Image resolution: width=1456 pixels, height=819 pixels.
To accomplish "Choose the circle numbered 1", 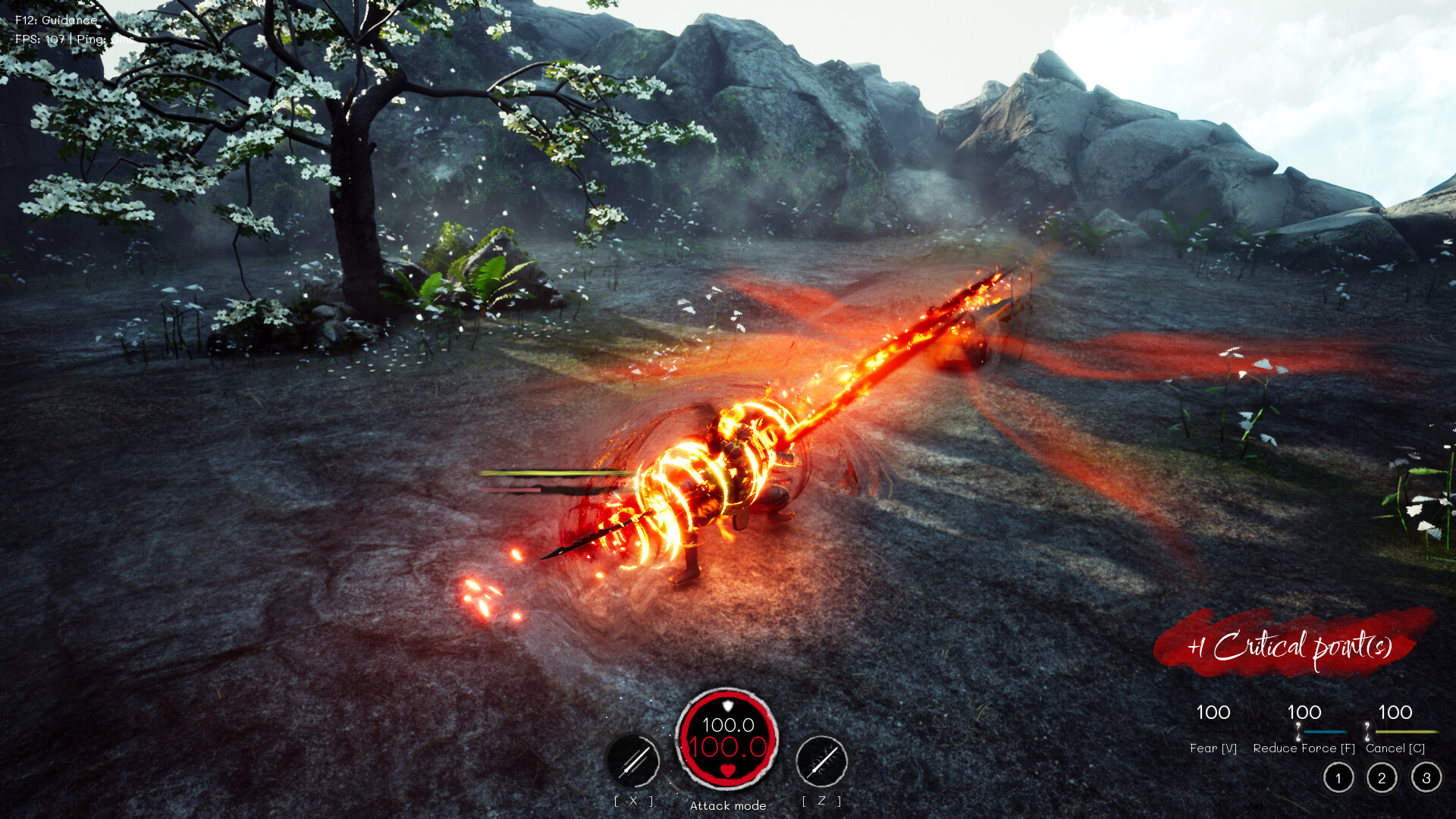I will 1338,778.
